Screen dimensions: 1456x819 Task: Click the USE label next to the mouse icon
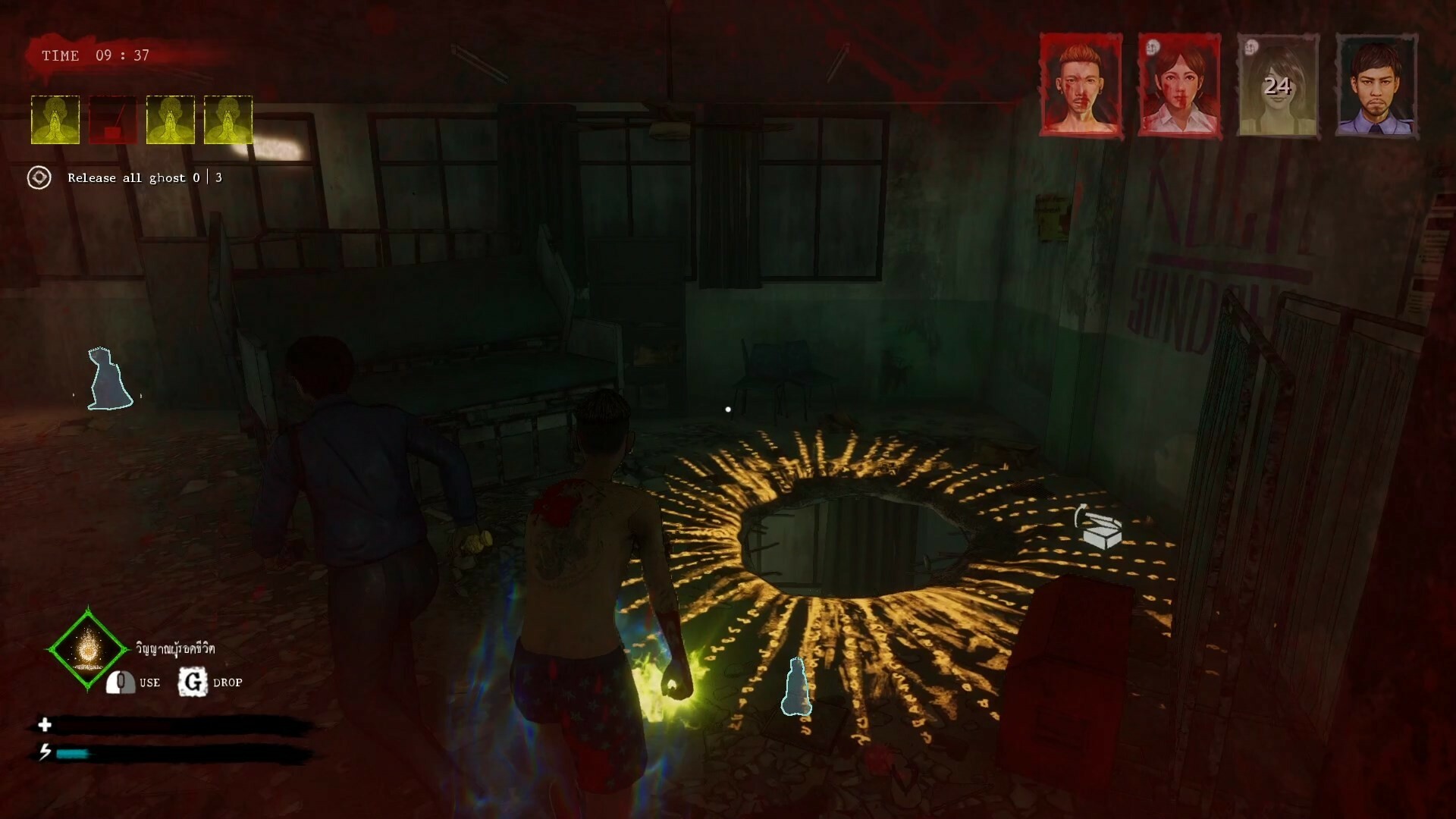149,682
